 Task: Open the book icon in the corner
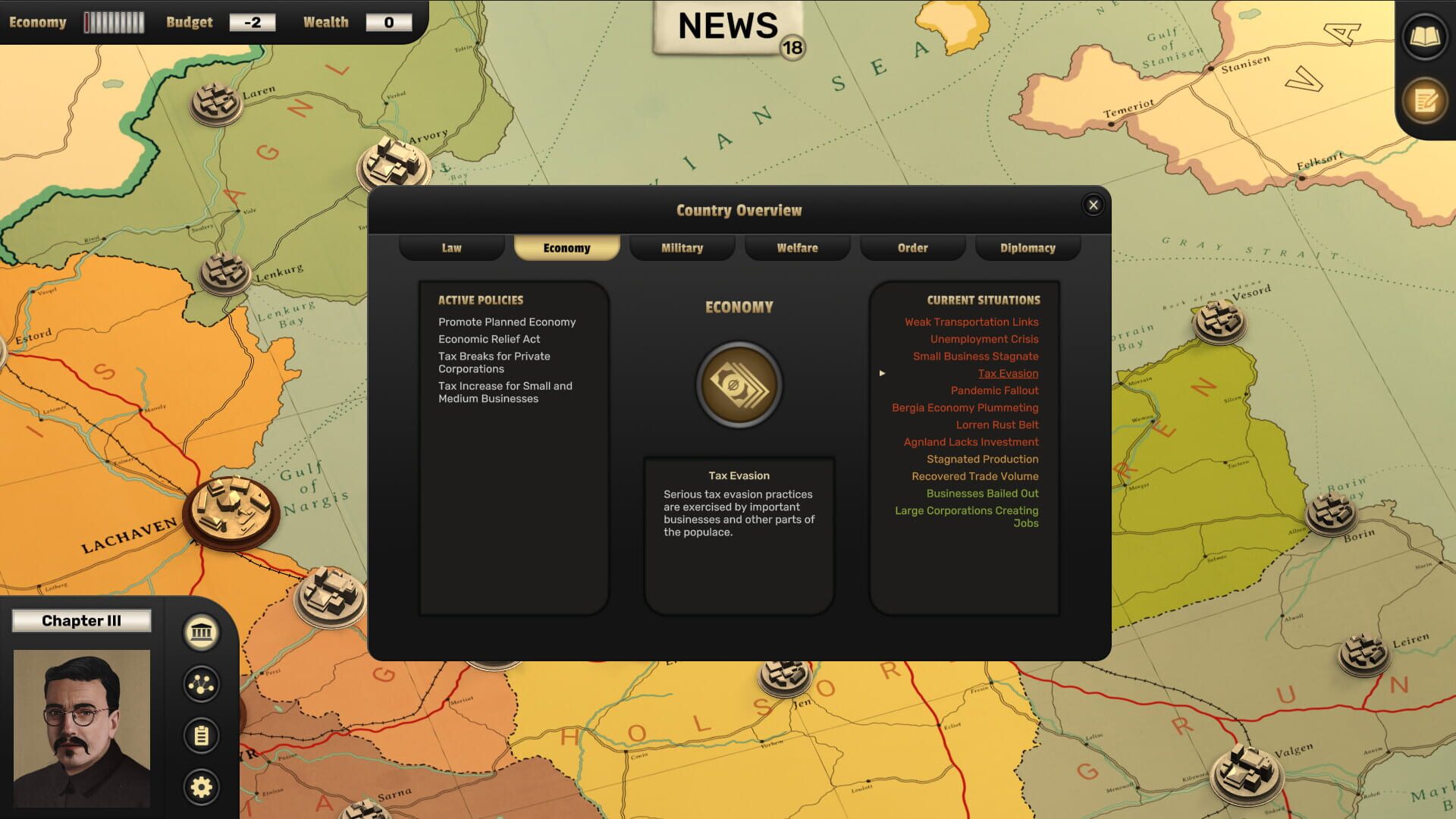(1425, 36)
